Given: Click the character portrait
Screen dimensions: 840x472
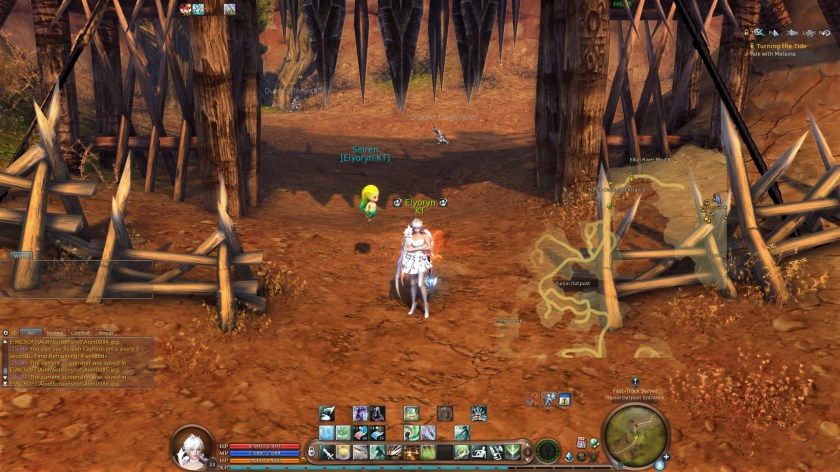Looking at the screenshot, I should (191, 447).
